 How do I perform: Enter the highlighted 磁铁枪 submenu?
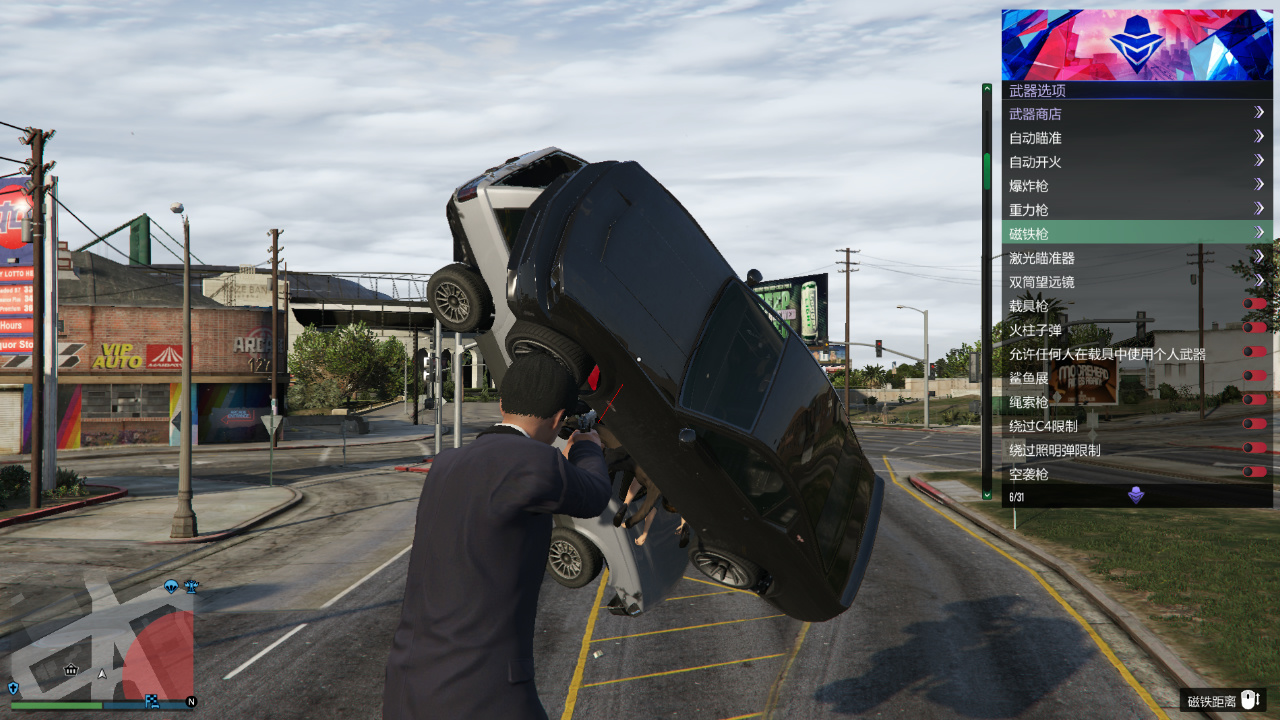click(1136, 234)
